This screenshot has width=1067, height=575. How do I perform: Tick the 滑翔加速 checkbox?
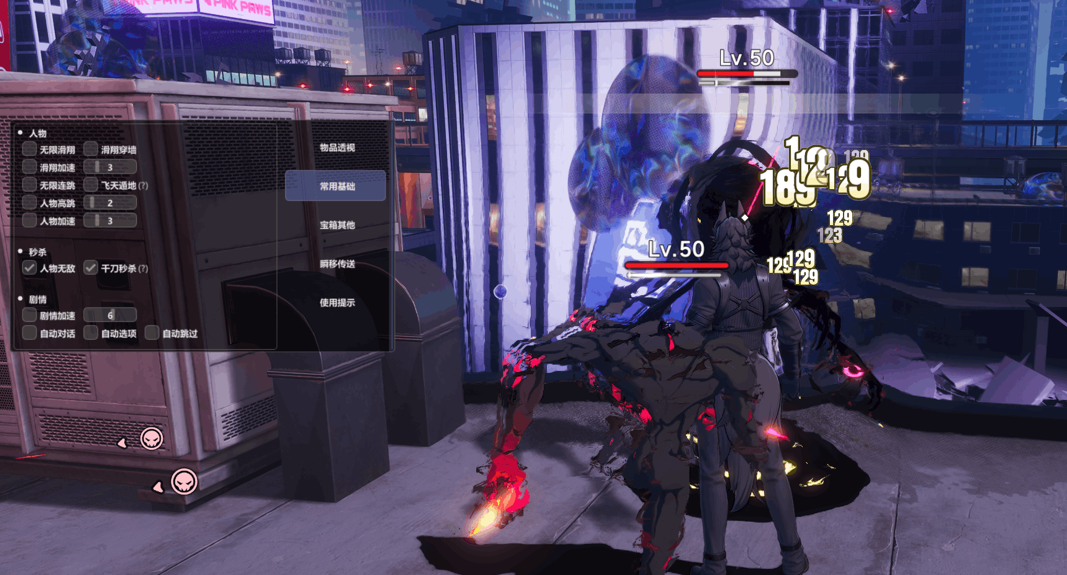coord(30,167)
